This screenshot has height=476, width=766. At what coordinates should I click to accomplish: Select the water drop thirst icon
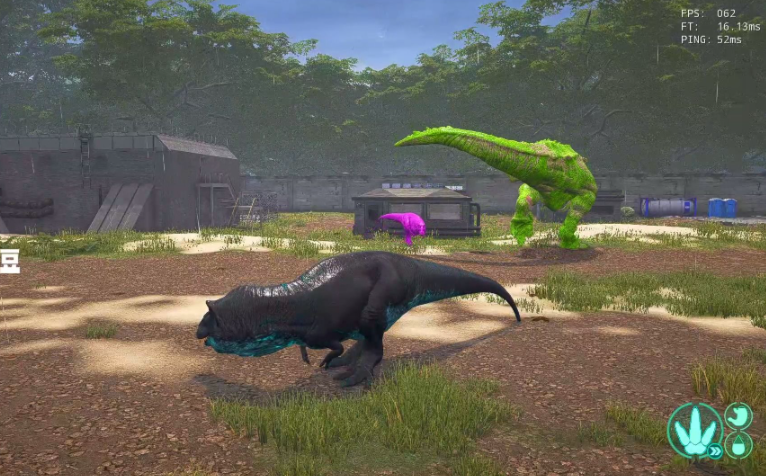(x=739, y=444)
